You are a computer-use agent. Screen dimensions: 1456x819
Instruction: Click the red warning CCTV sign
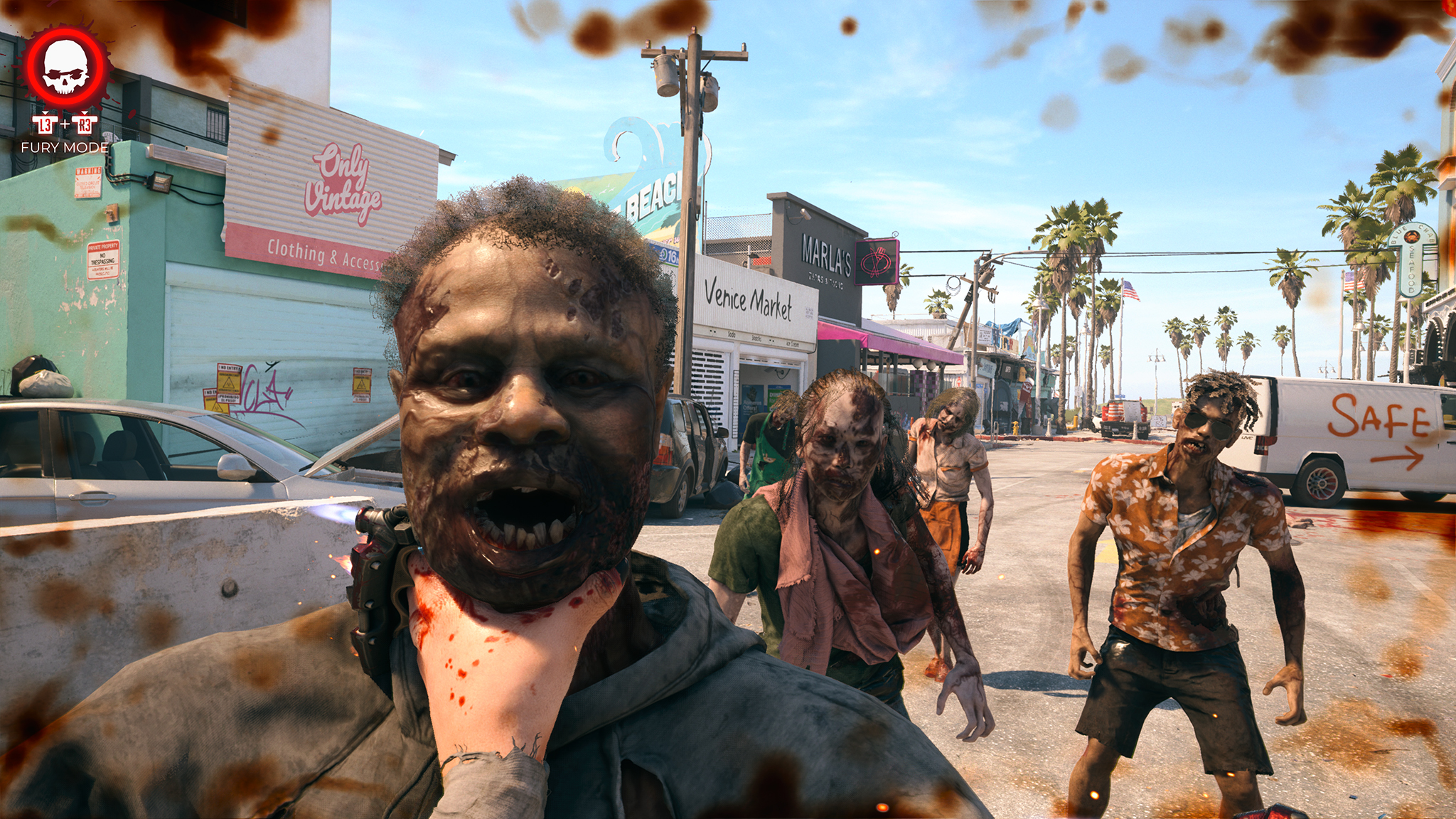(88, 183)
